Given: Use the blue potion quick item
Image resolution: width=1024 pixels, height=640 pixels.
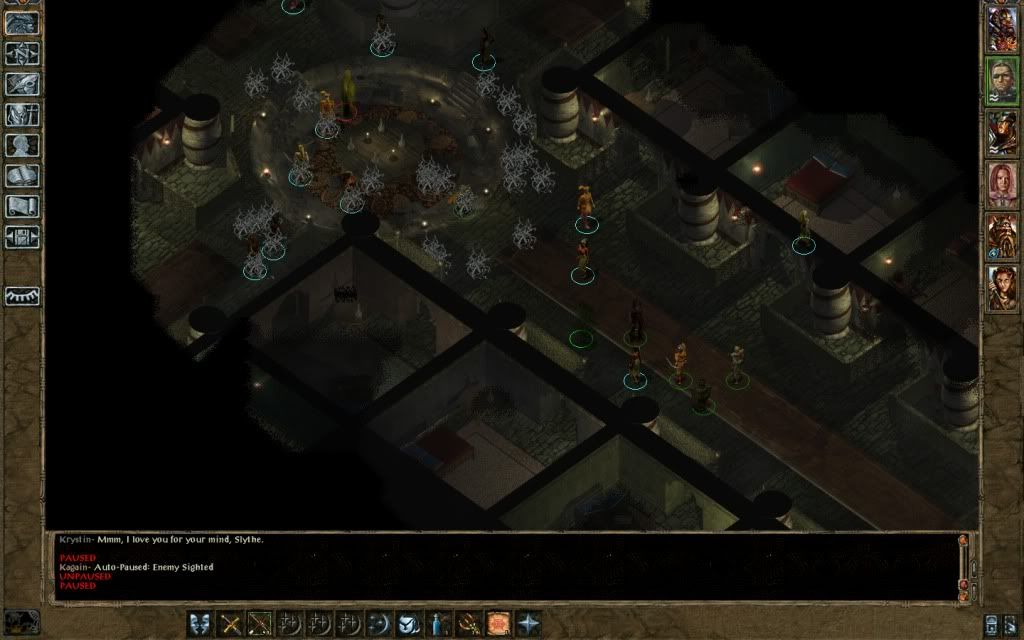Looking at the screenshot, I should click(439, 624).
